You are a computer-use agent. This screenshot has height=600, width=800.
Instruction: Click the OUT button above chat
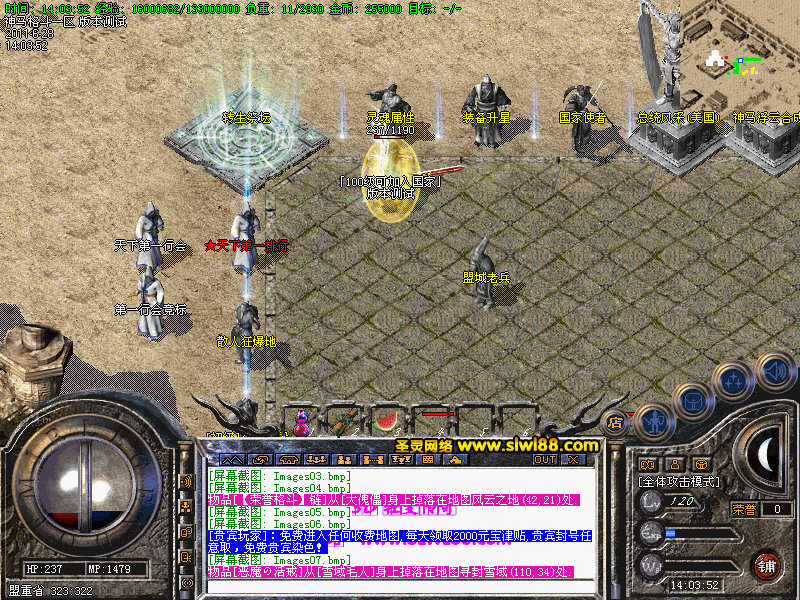click(545, 460)
